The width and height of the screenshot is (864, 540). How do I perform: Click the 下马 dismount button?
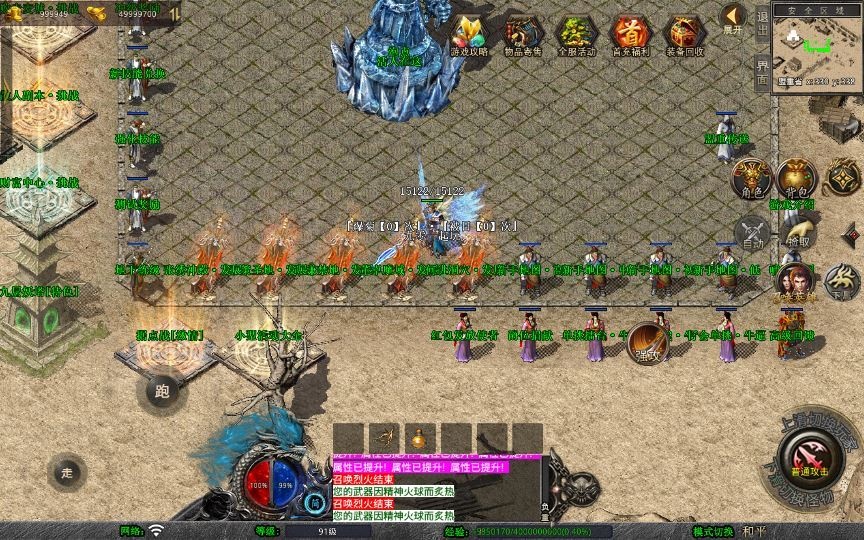[841, 283]
